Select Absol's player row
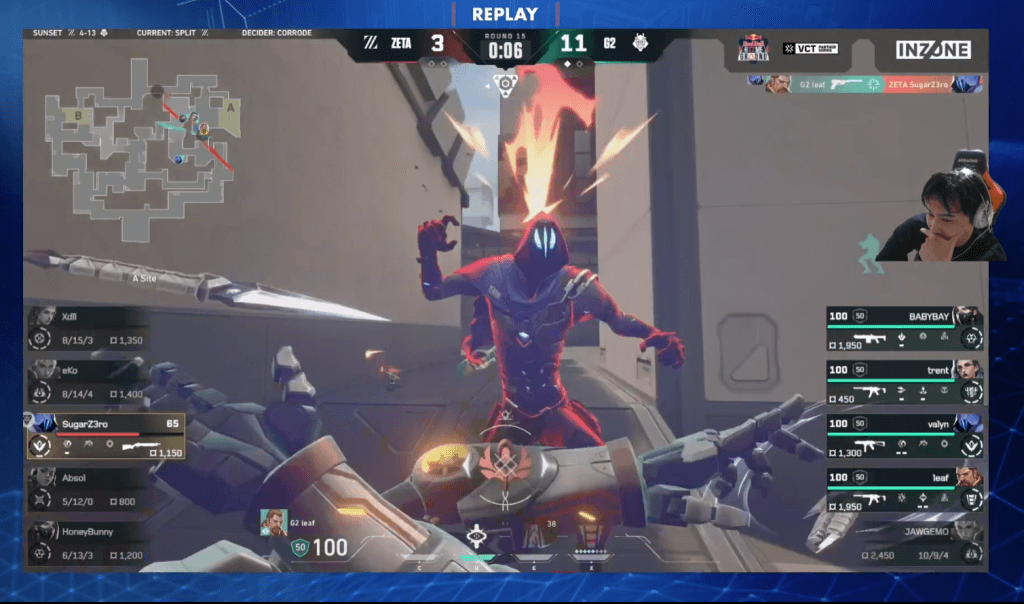 (x=88, y=490)
